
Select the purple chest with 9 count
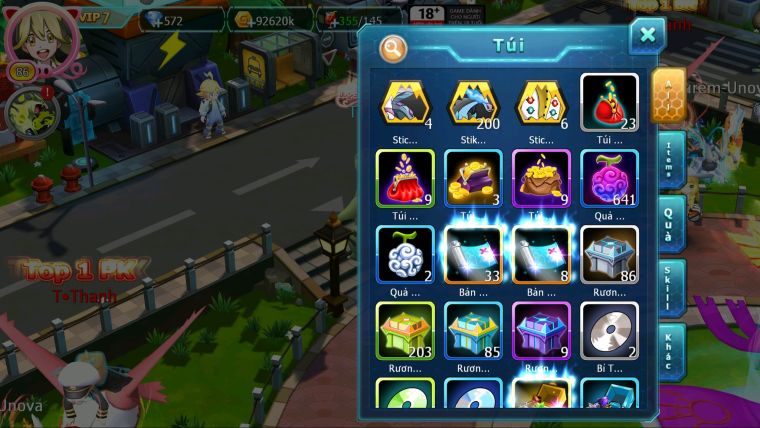point(541,330)
